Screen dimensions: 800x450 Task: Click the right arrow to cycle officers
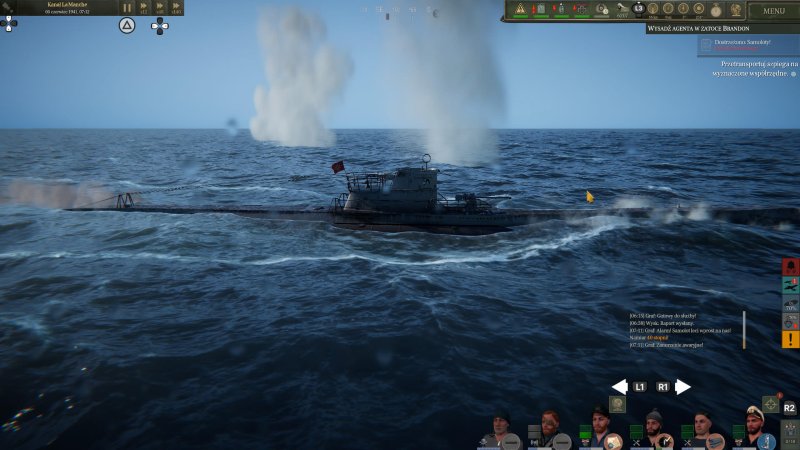point(683,387)
